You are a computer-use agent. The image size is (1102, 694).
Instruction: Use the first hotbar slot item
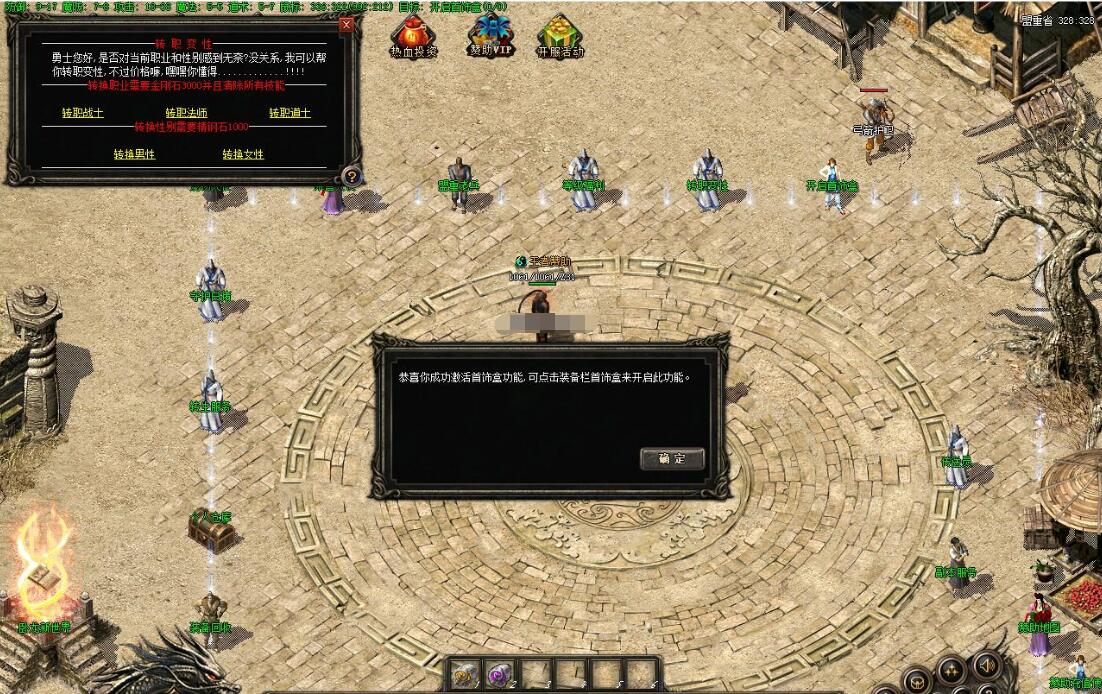pos(465,675)
